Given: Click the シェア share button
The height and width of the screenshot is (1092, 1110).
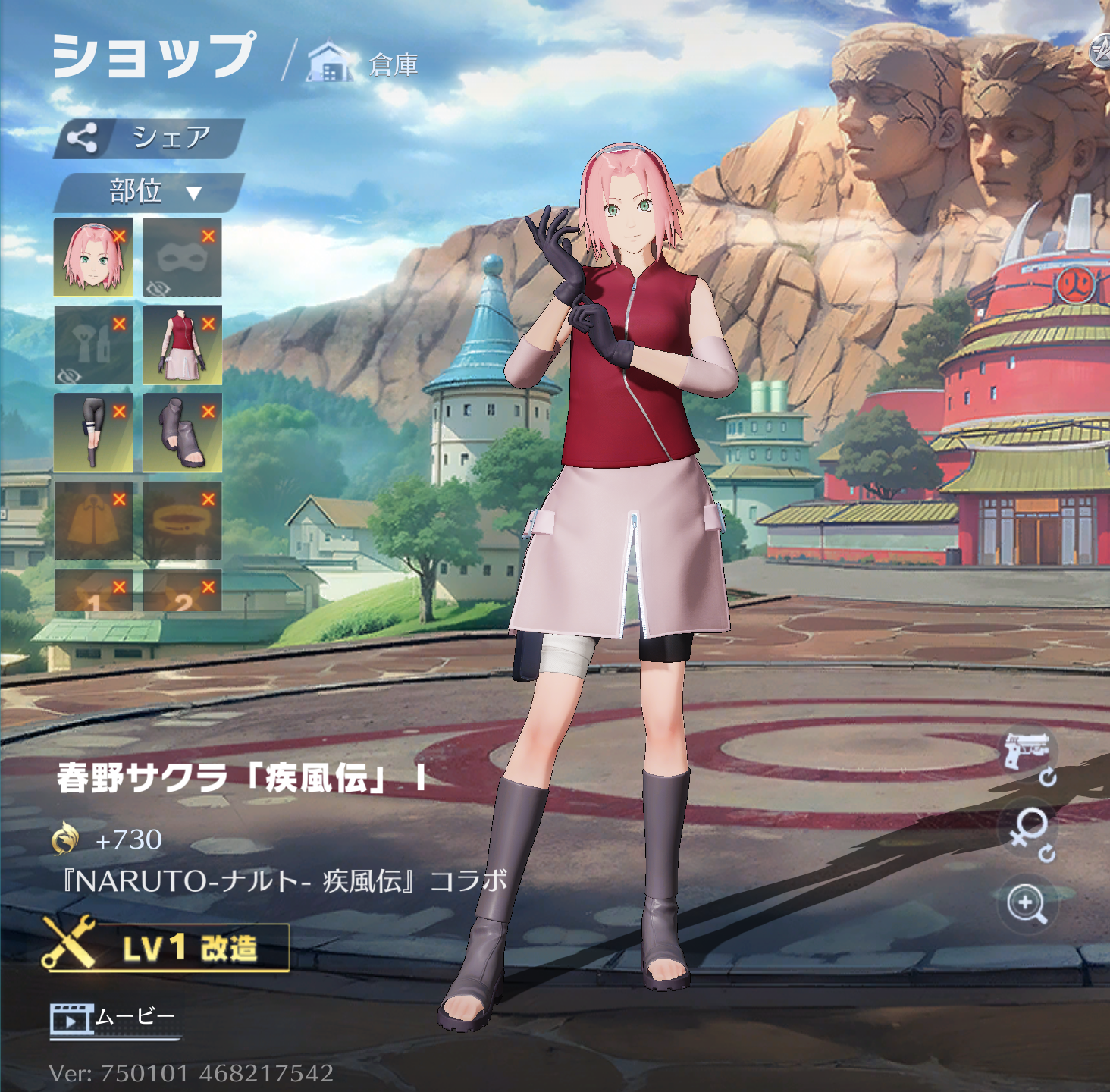Looking at the screenshot, I should (149, 138).
